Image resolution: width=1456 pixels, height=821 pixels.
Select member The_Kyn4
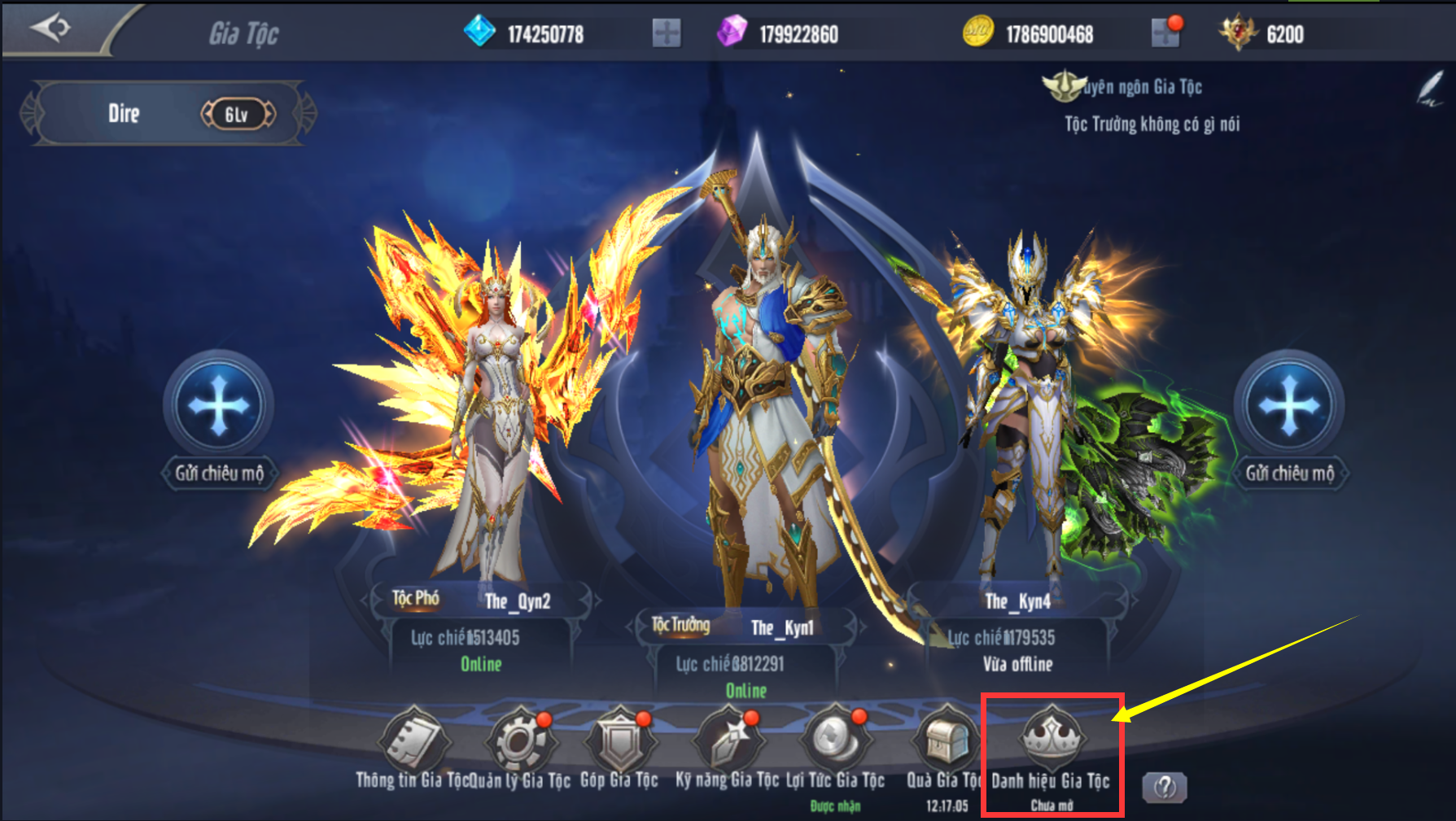point(1025,407)
